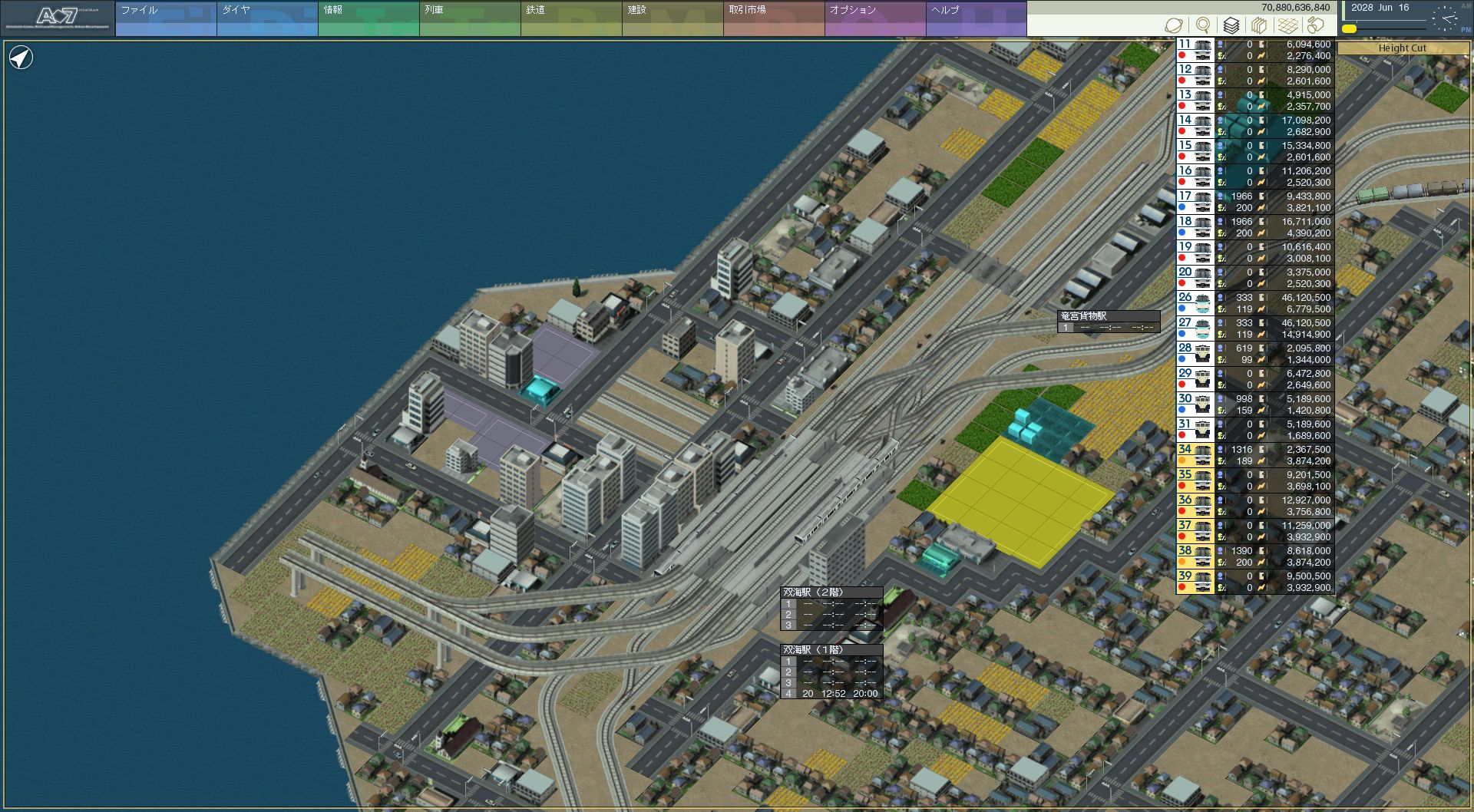
Task: Click the planet globe view icon
Action: click(1174, 26)
